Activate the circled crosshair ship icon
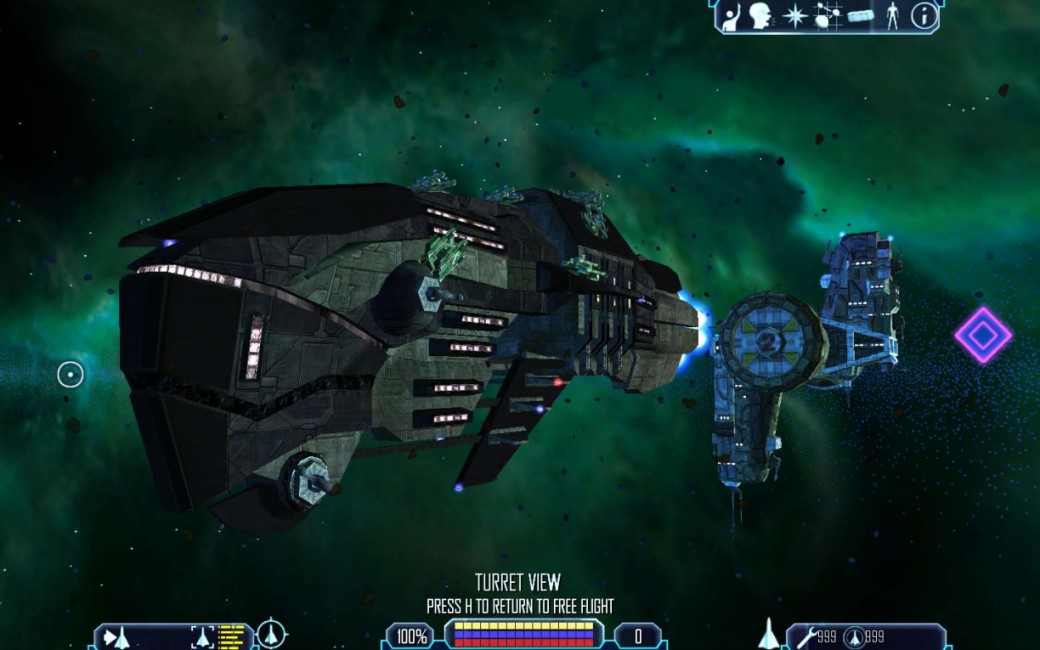 271,634
